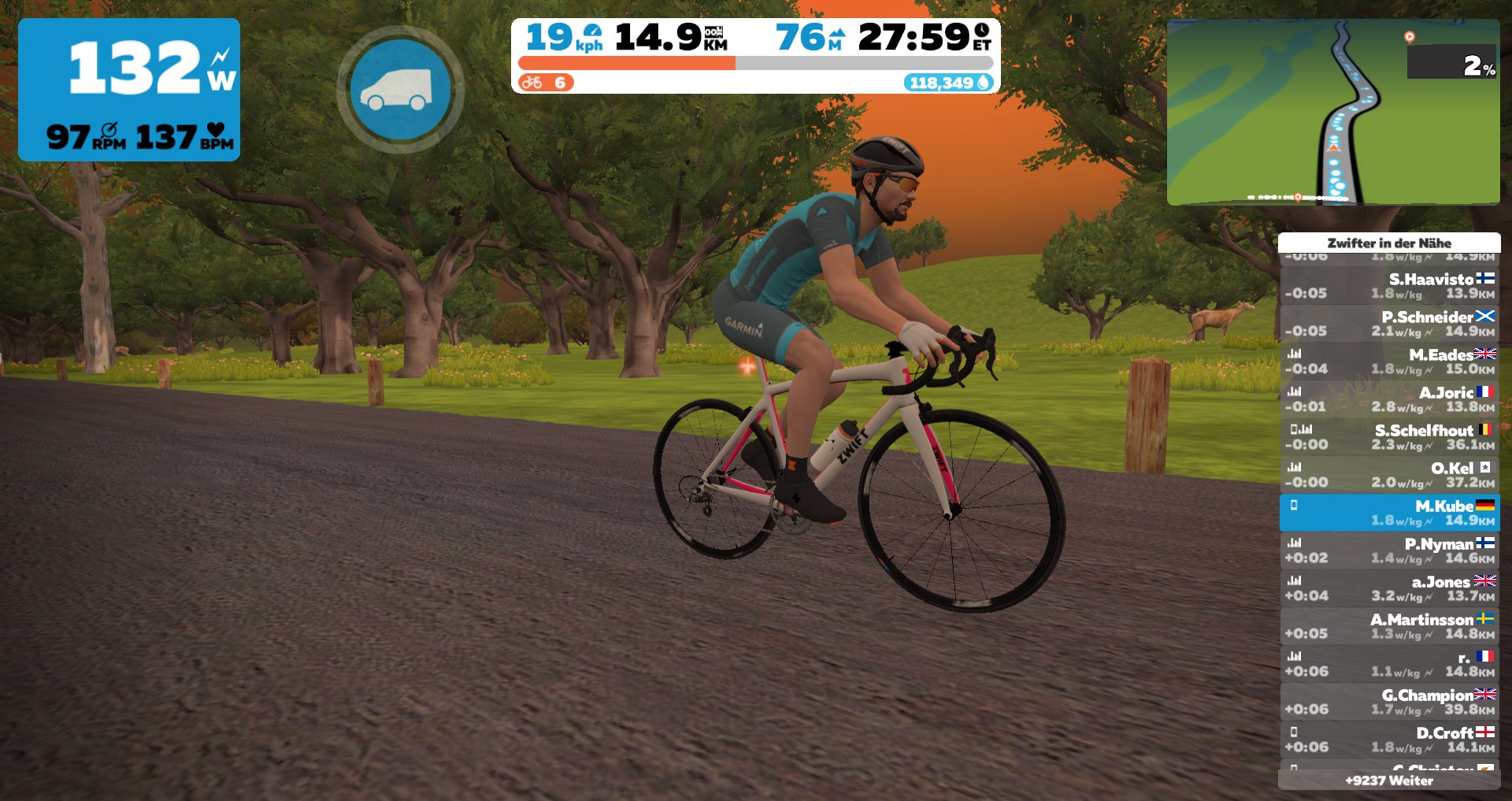Activate the van power-up icon

point(400,90)
